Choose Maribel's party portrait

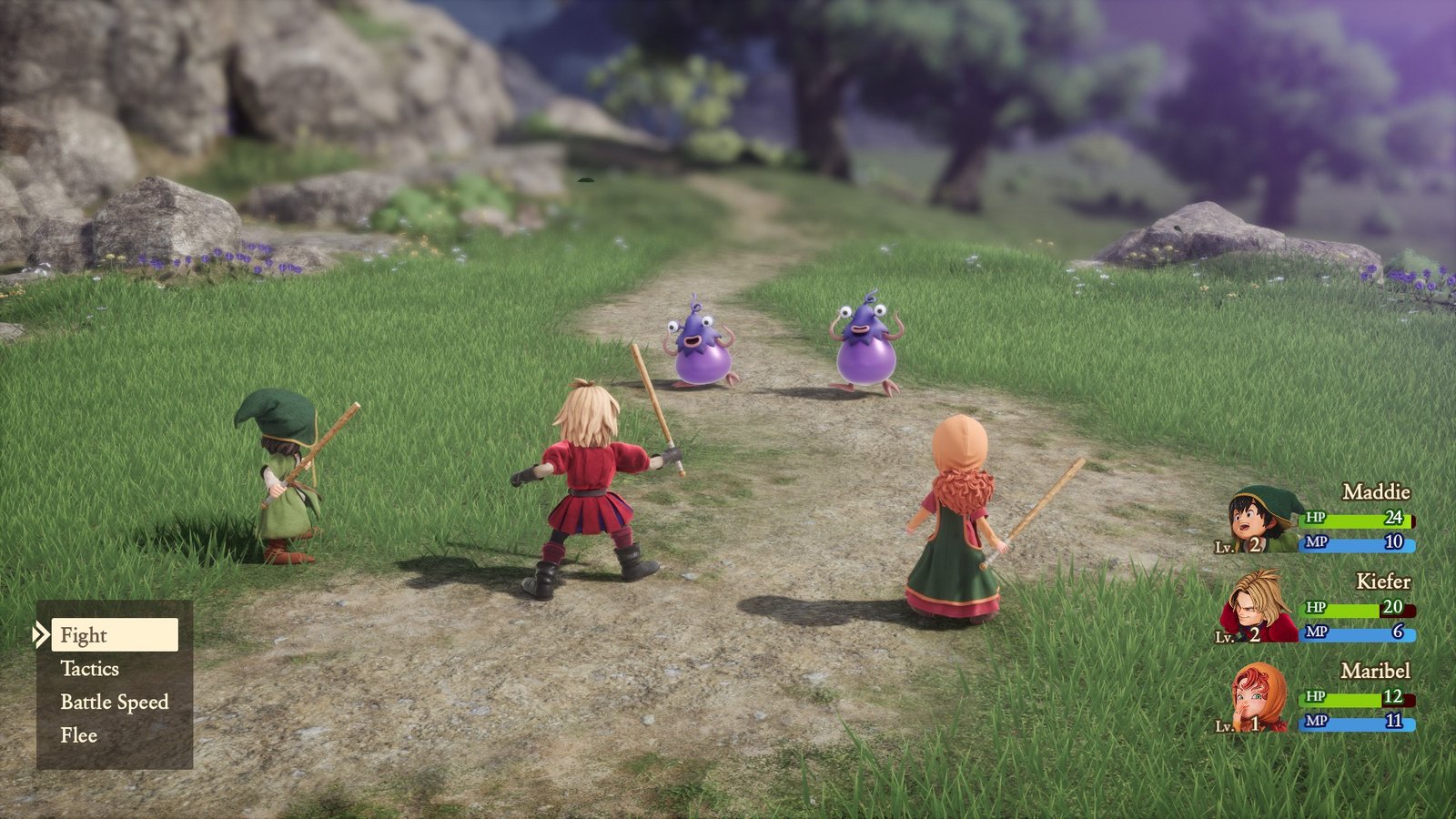(1260, 698)
